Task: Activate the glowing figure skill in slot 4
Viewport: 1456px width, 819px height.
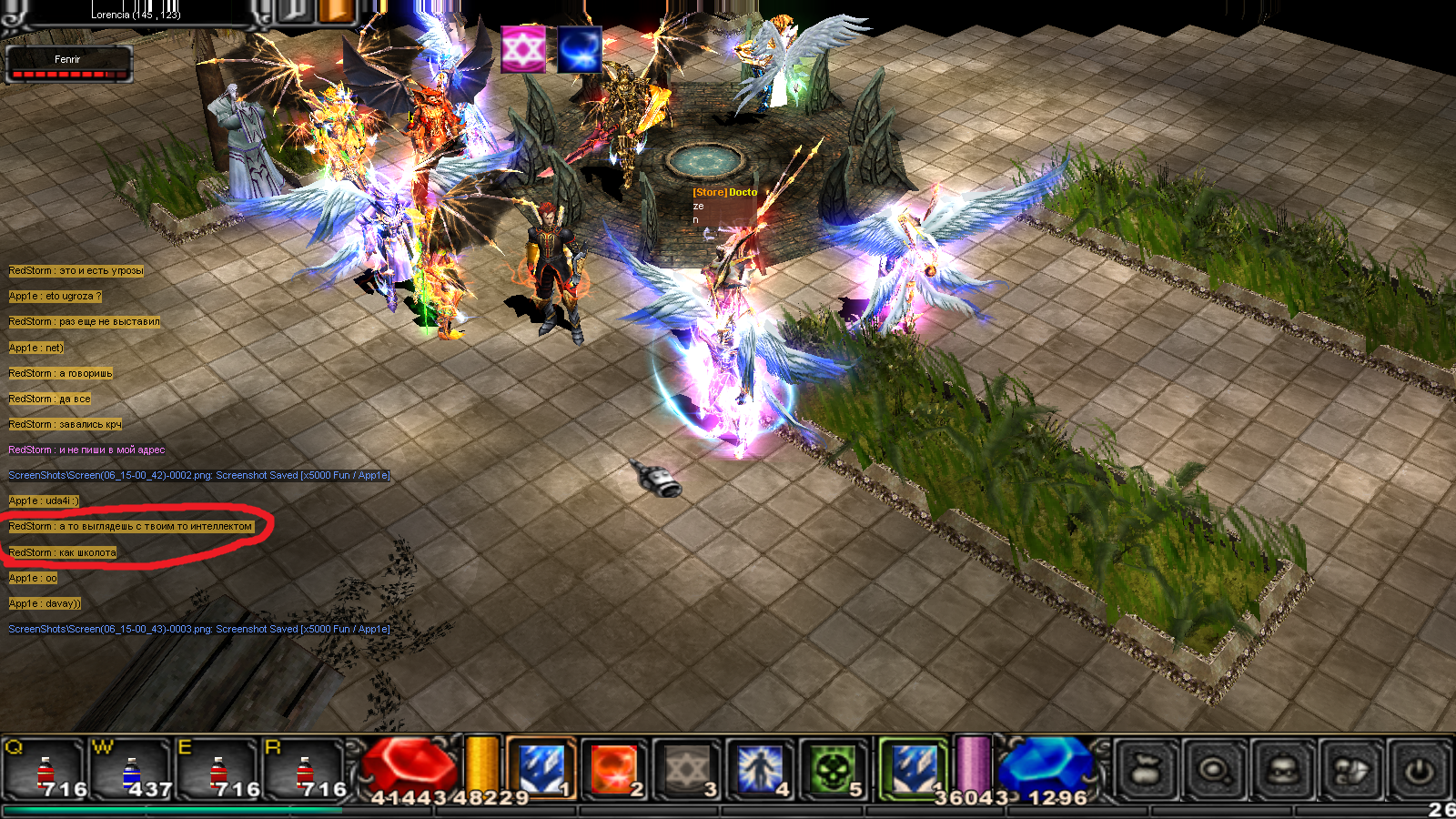Action: point(760,769)
